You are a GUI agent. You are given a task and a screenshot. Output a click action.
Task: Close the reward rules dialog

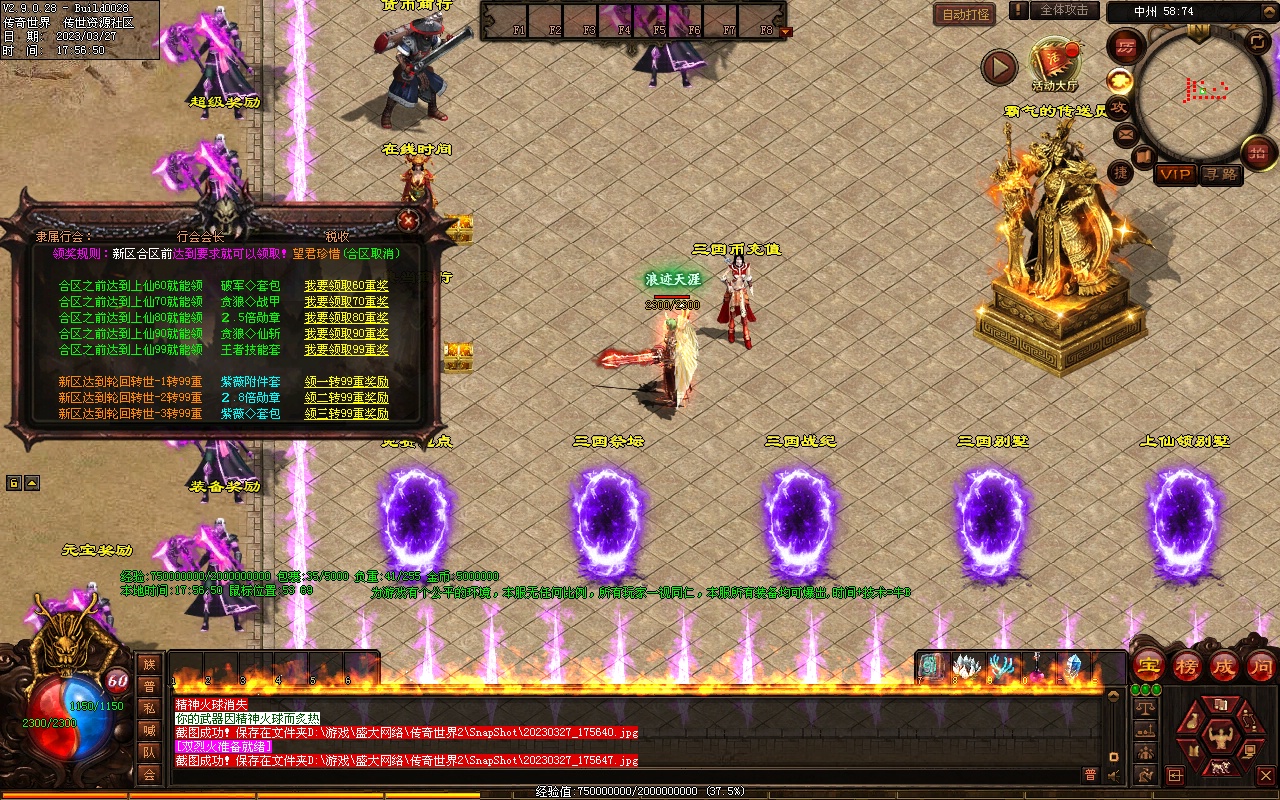408,221
